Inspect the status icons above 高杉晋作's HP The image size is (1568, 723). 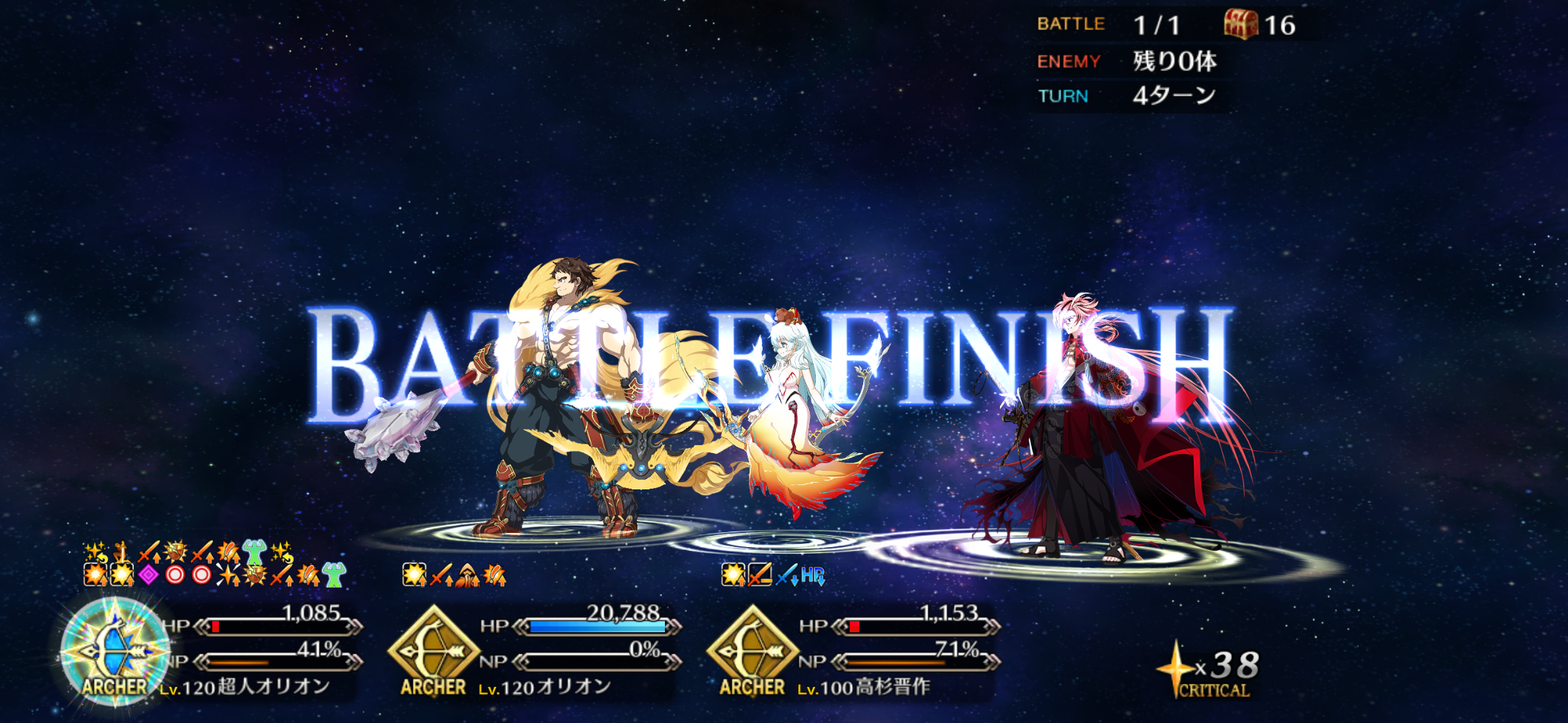click(773, 574)
